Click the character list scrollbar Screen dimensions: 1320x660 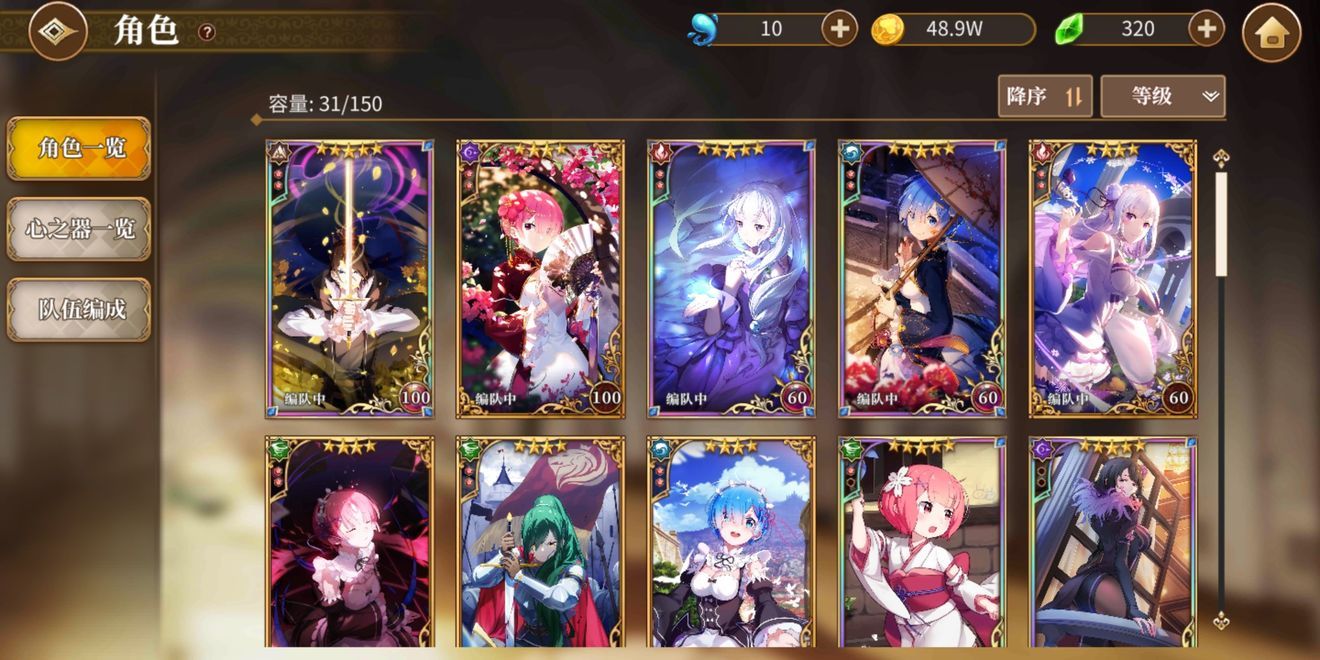click(1221, 390)
